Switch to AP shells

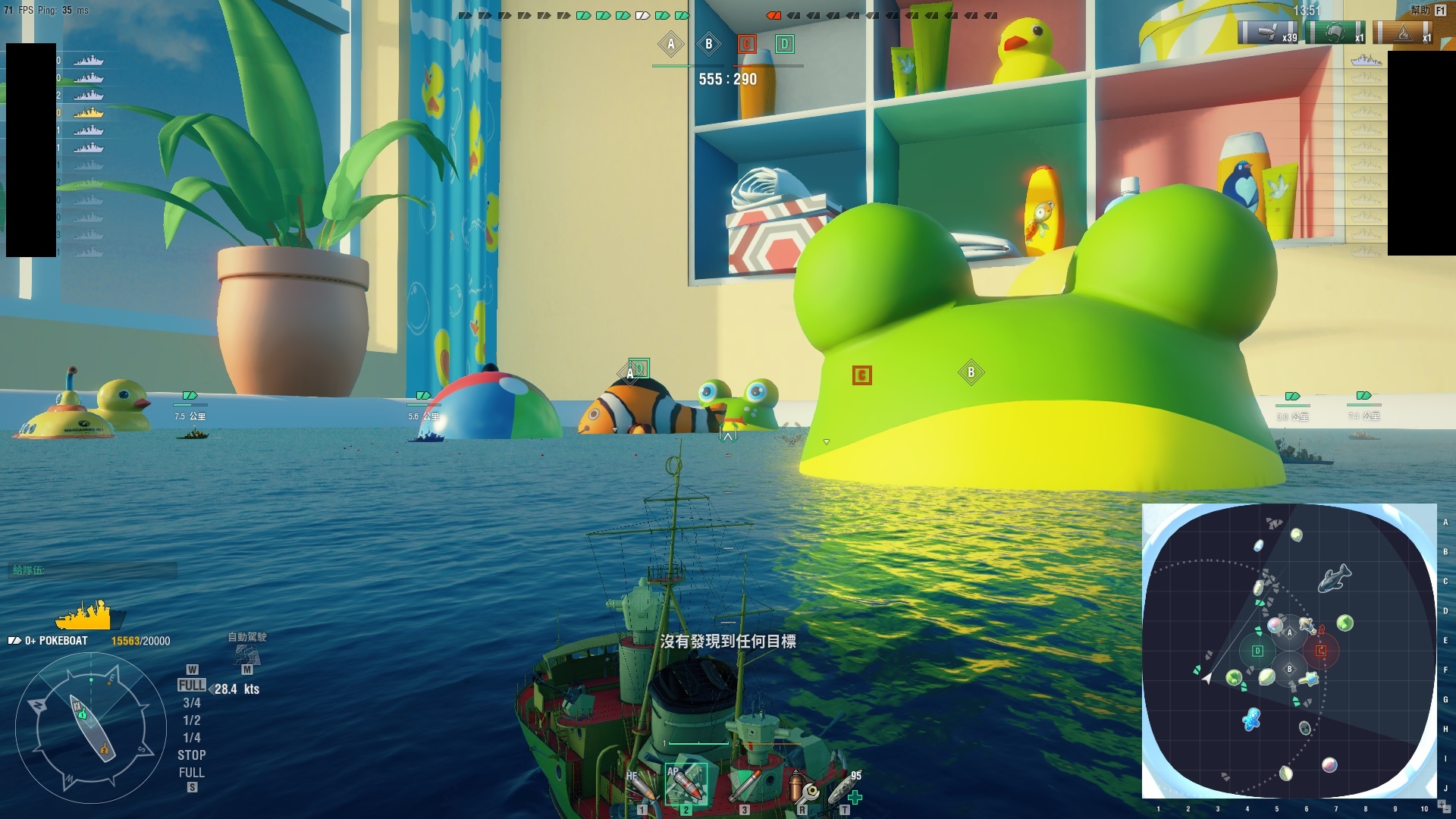[x=686, y=784]
